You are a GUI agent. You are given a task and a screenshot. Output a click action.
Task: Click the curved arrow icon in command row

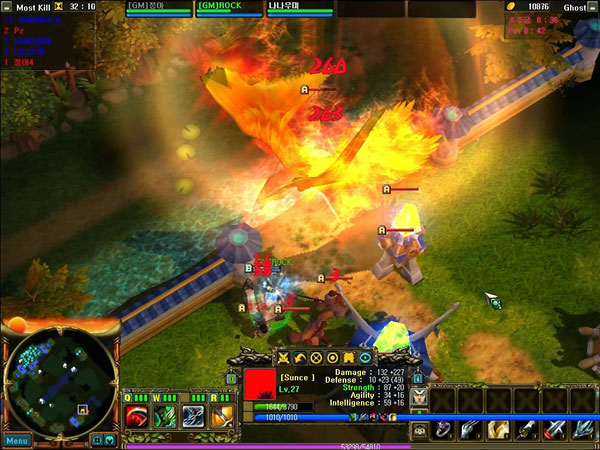[x=300, y=357]
